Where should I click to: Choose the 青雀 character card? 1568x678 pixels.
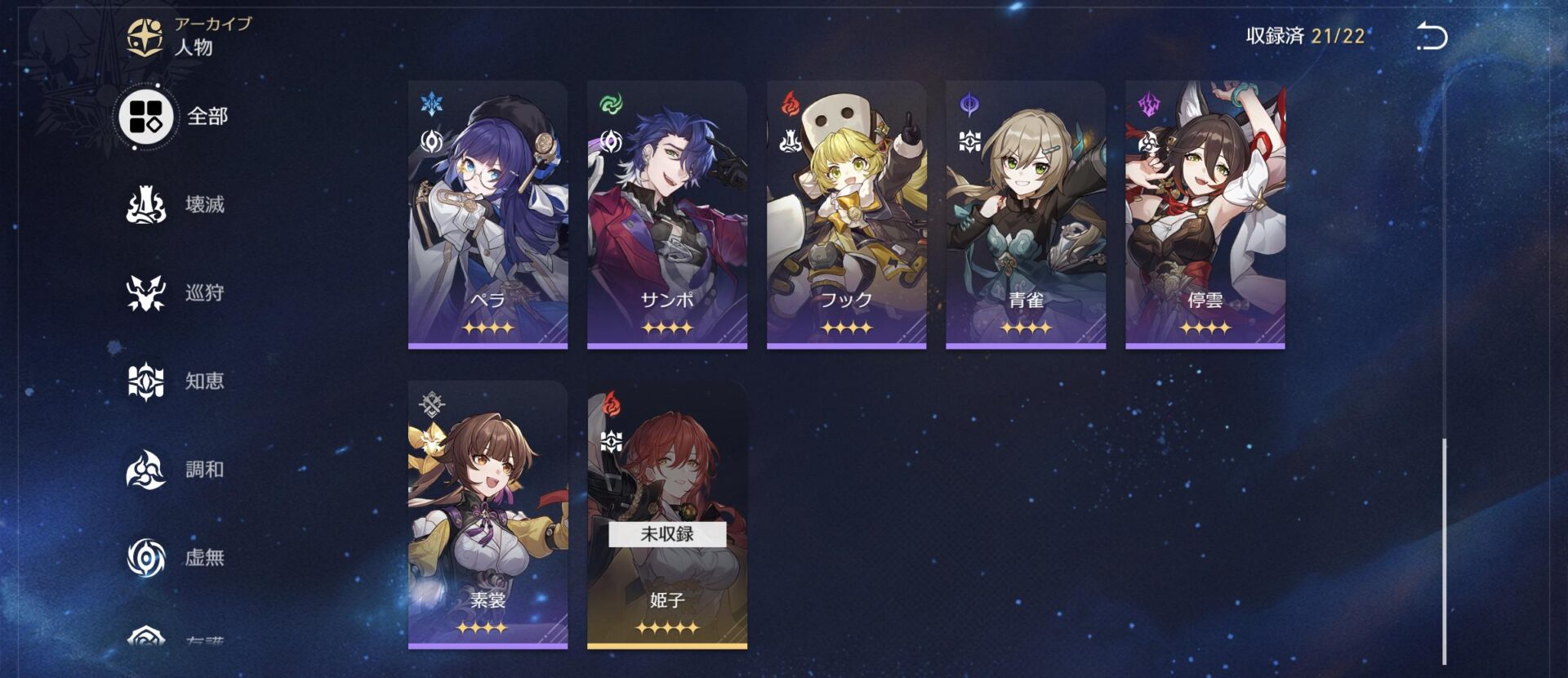1025,215
